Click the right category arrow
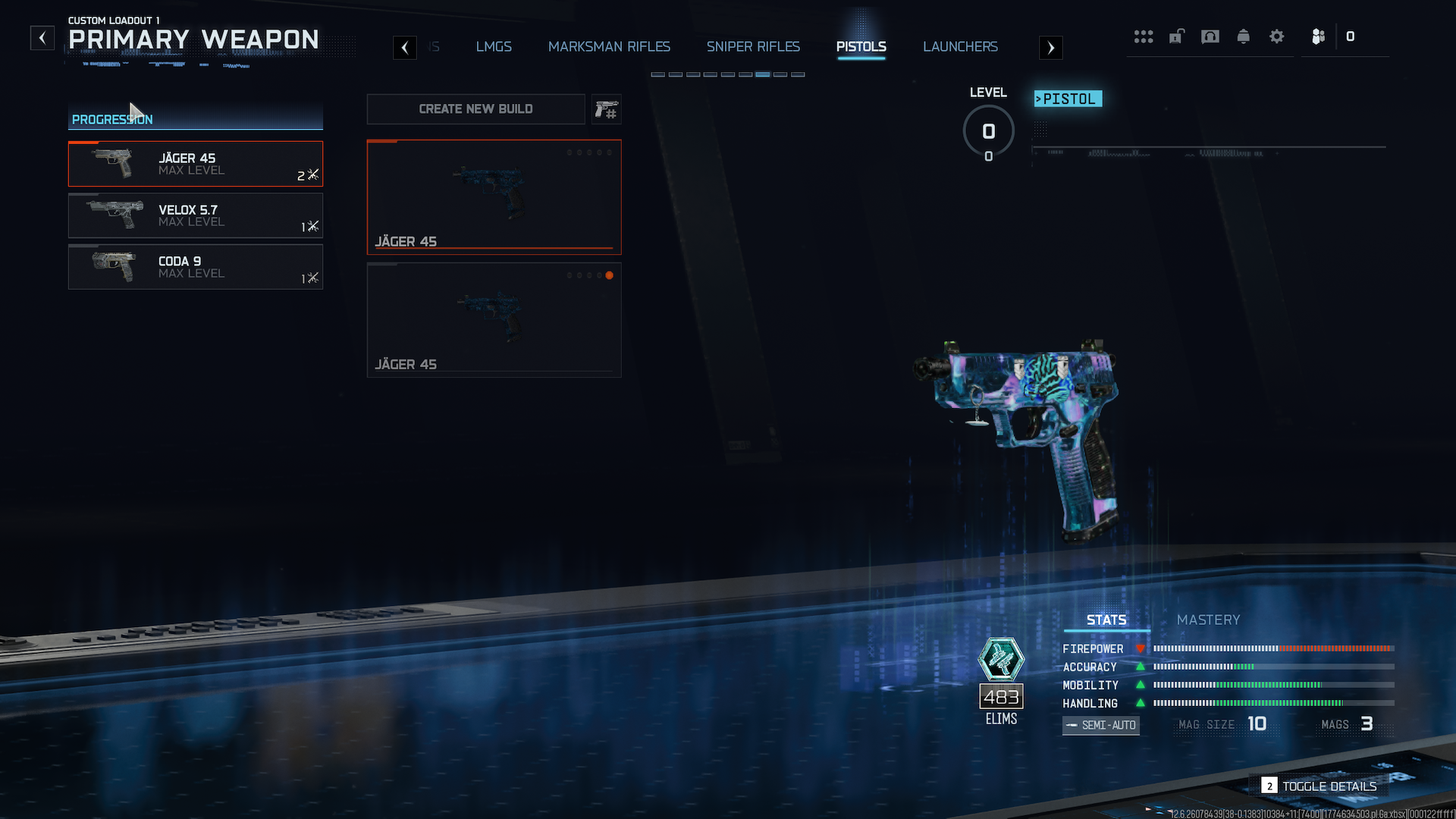This screenshot has width=1456, height=819. click(x=1050, y=48)
